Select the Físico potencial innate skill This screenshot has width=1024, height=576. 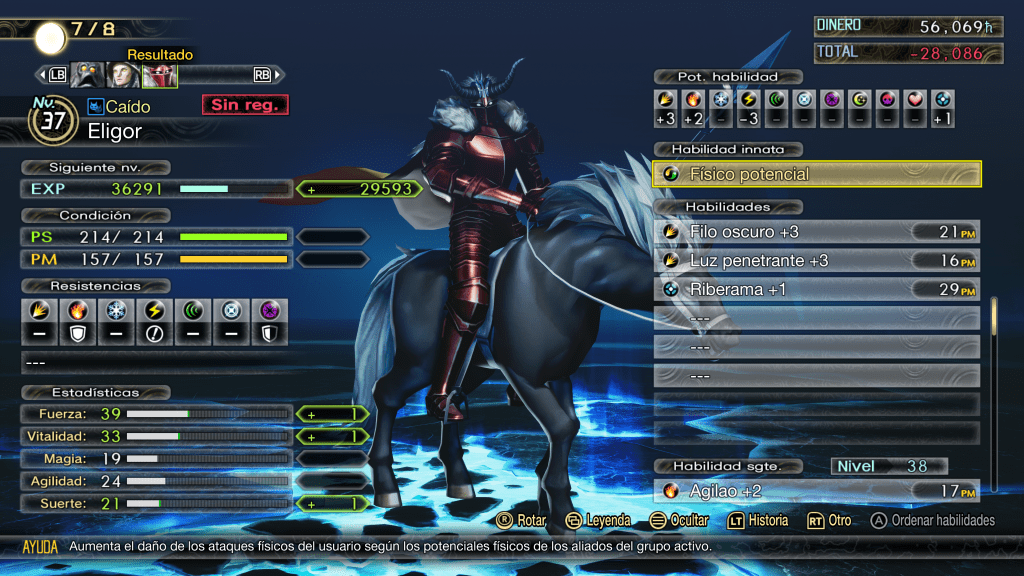point(816,174)
